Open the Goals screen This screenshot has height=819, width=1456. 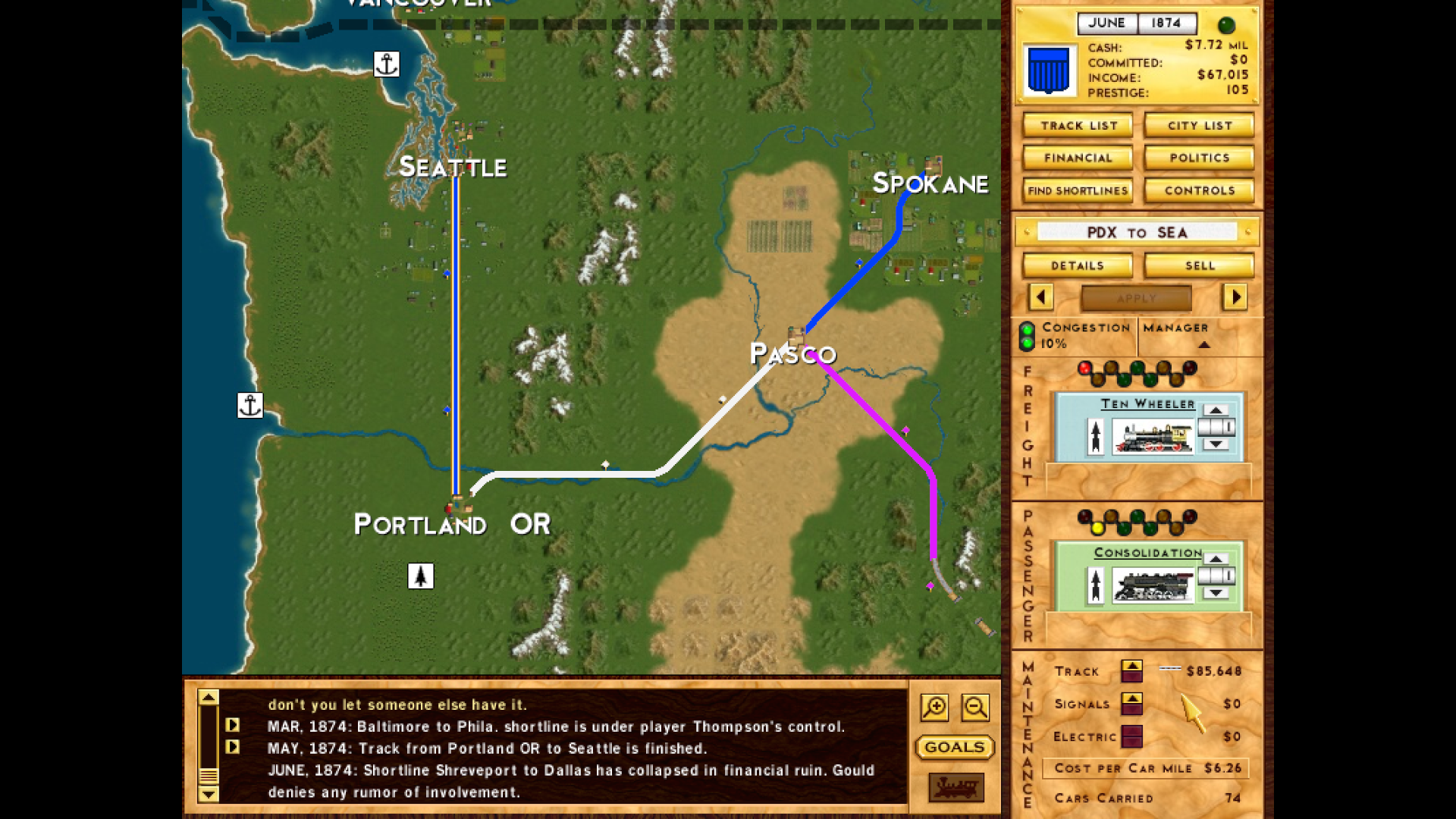point(954,748)
